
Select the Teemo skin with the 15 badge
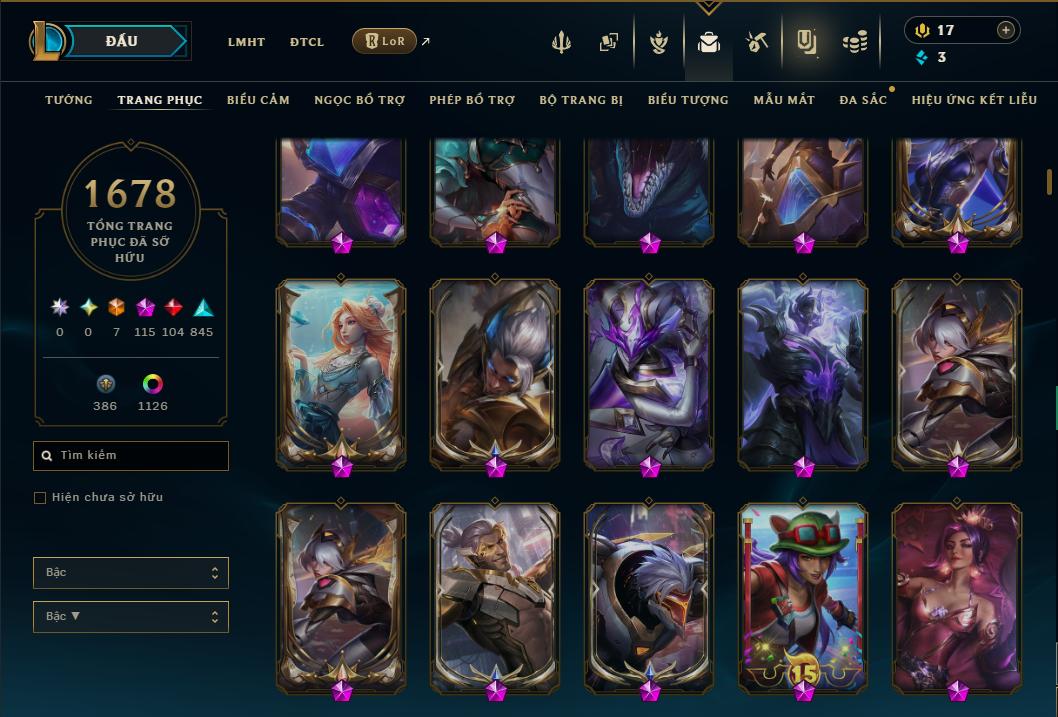click(x=803, y=595)
